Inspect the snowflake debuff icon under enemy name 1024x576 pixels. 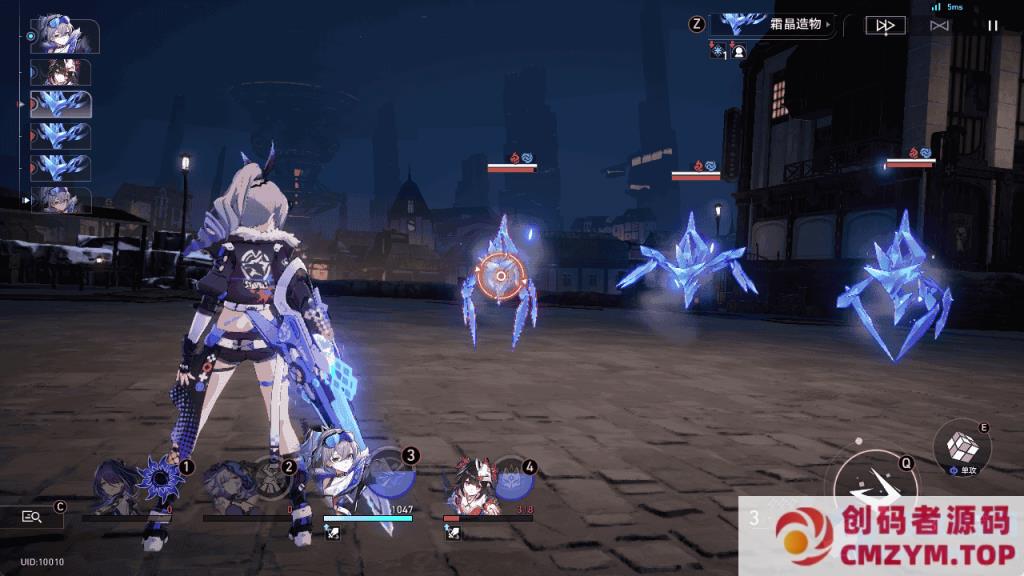[x=718, y=50]
